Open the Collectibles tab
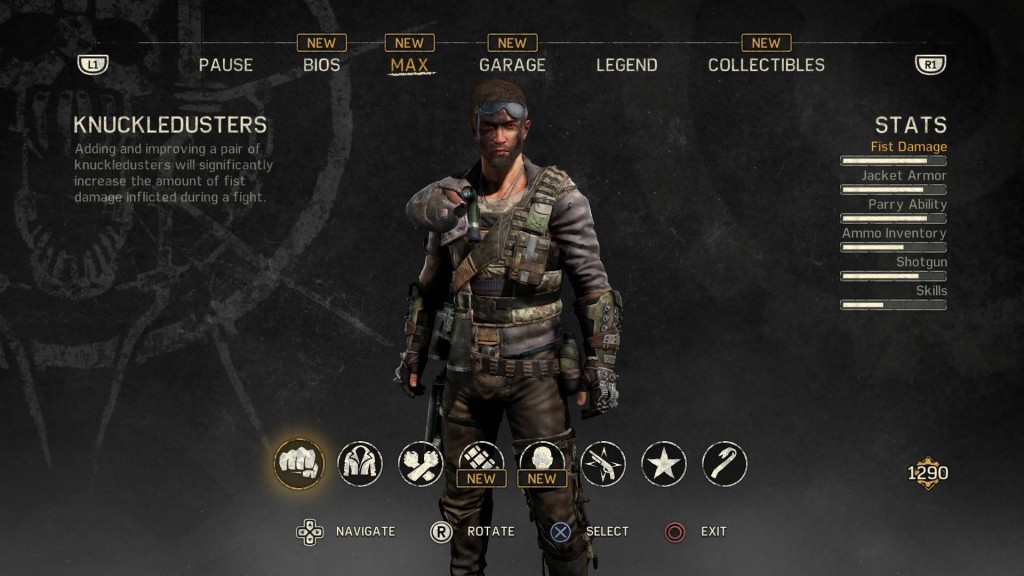The height and width of the screenshot is (576, 1024). click(x=766, y=65)
